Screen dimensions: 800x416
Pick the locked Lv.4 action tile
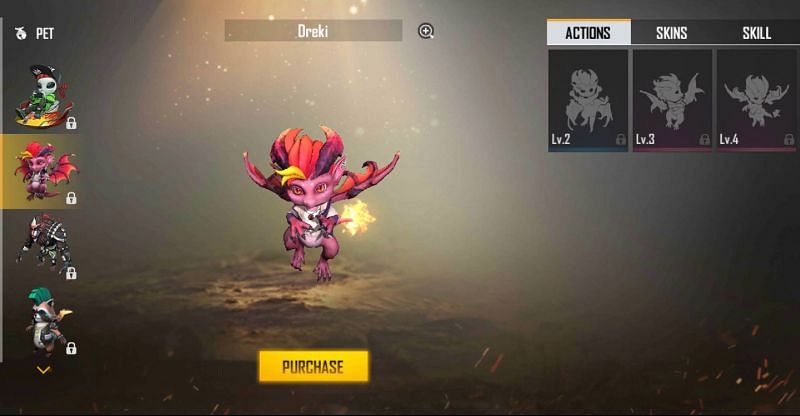756,100
